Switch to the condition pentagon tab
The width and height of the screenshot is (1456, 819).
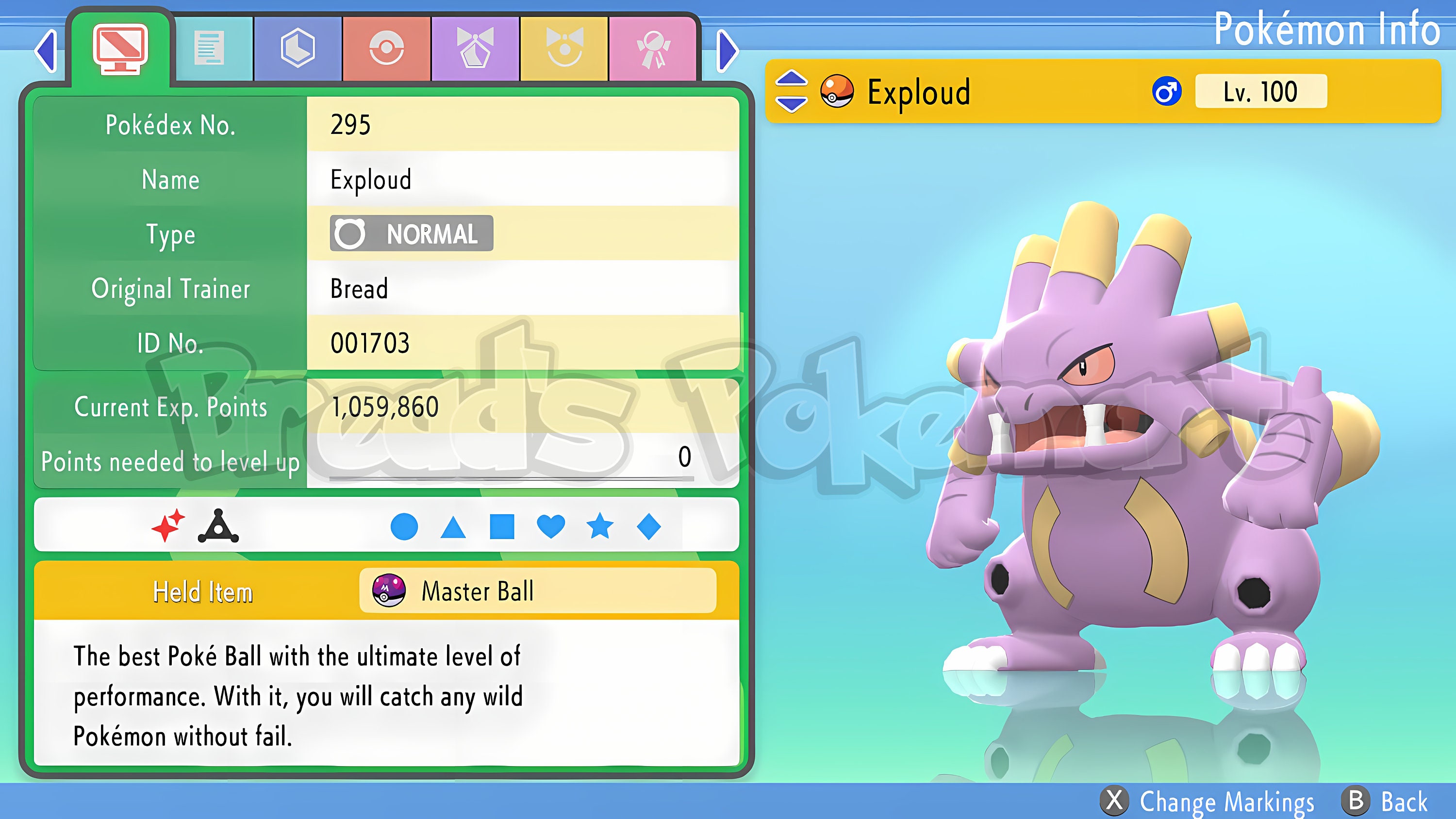pos(475,48)
